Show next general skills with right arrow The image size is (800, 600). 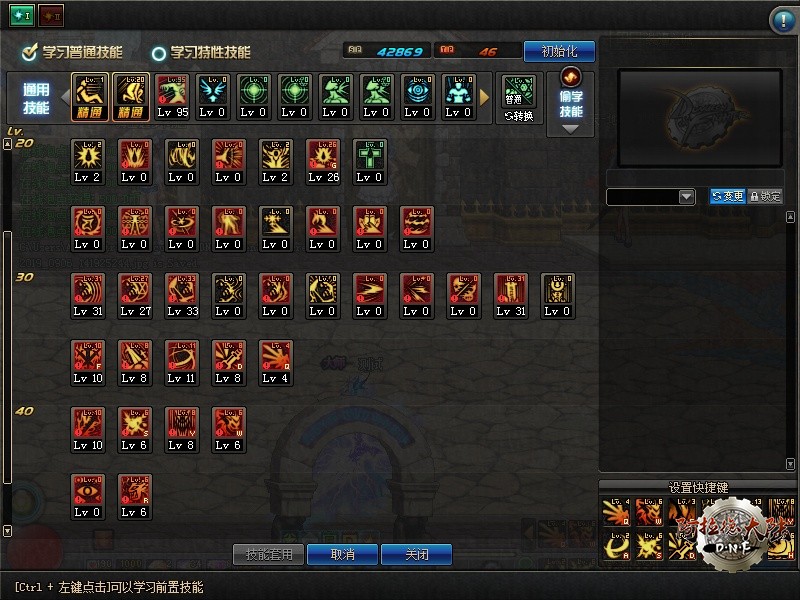[x=486, y=97]
